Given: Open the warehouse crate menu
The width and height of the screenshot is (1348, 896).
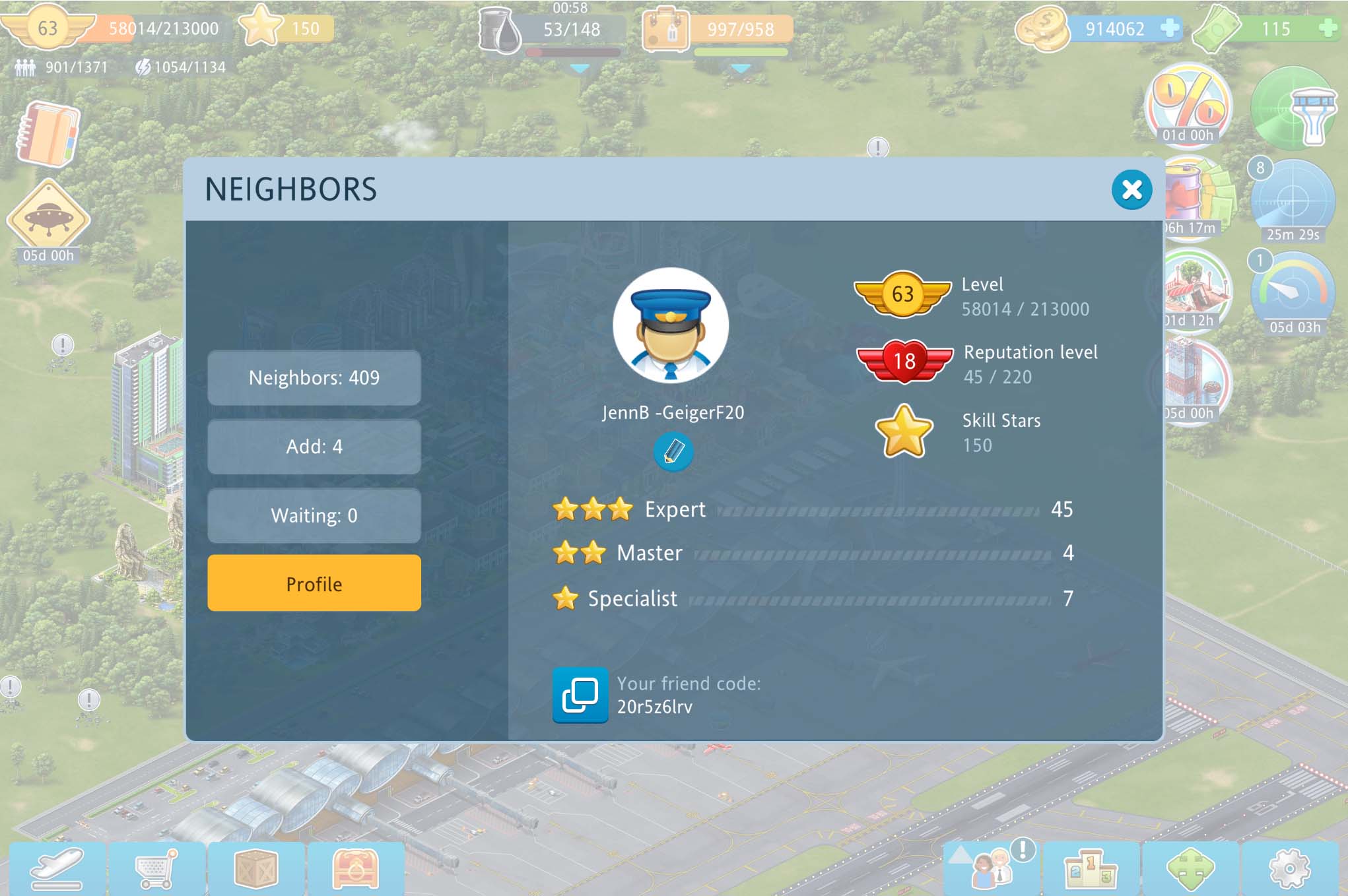Looking at the screenshot, I should click(x=256, y=868).
